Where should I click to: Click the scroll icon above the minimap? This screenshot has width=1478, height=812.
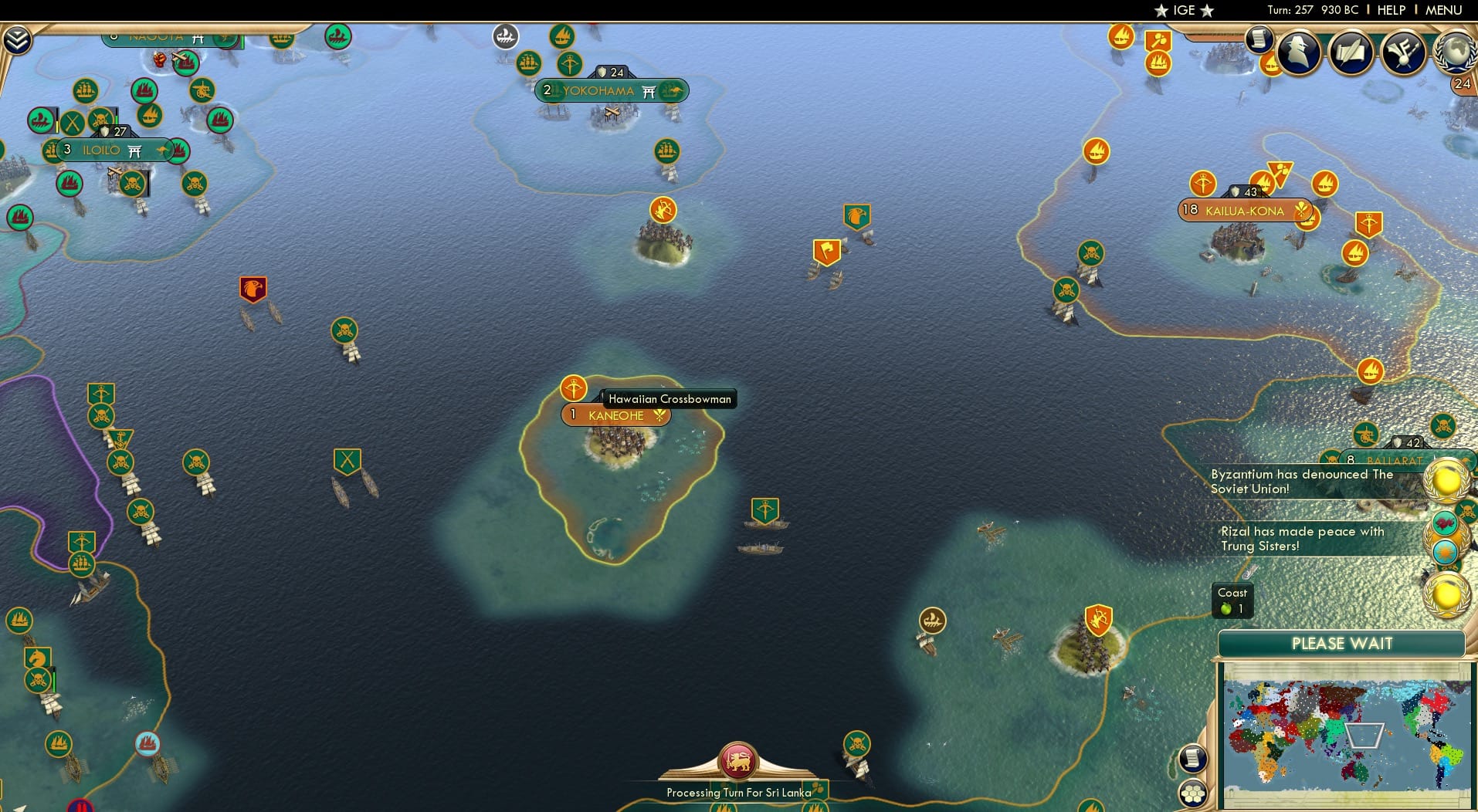click(1193, 757)
